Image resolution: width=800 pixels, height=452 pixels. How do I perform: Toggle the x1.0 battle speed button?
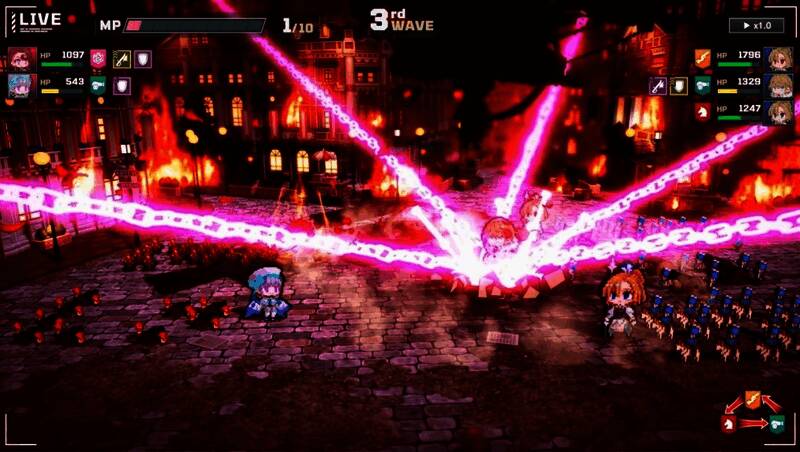pyautogui.click(x=756, y=25)
